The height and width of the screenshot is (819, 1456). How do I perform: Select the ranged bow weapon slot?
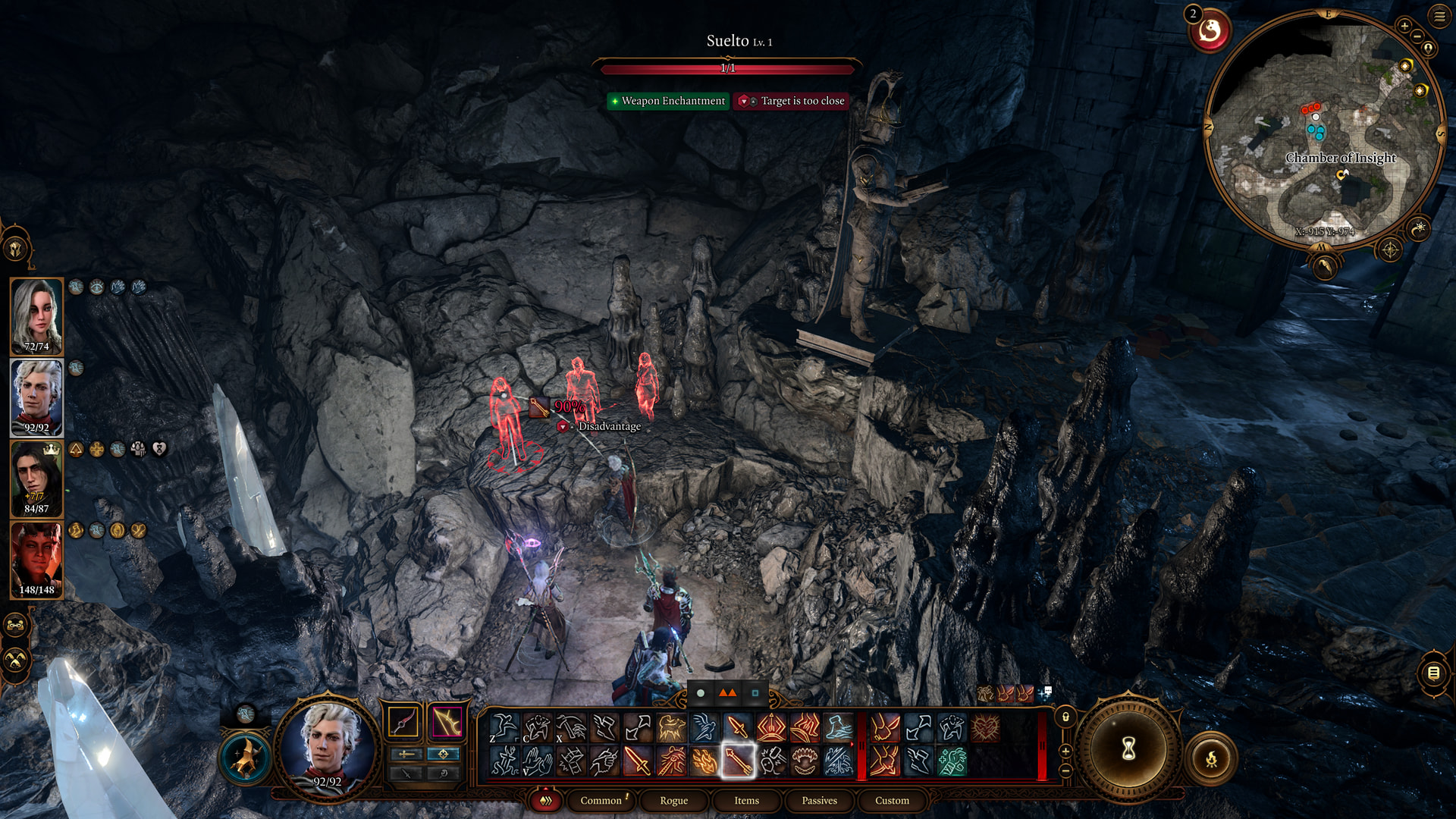(447, 722)
